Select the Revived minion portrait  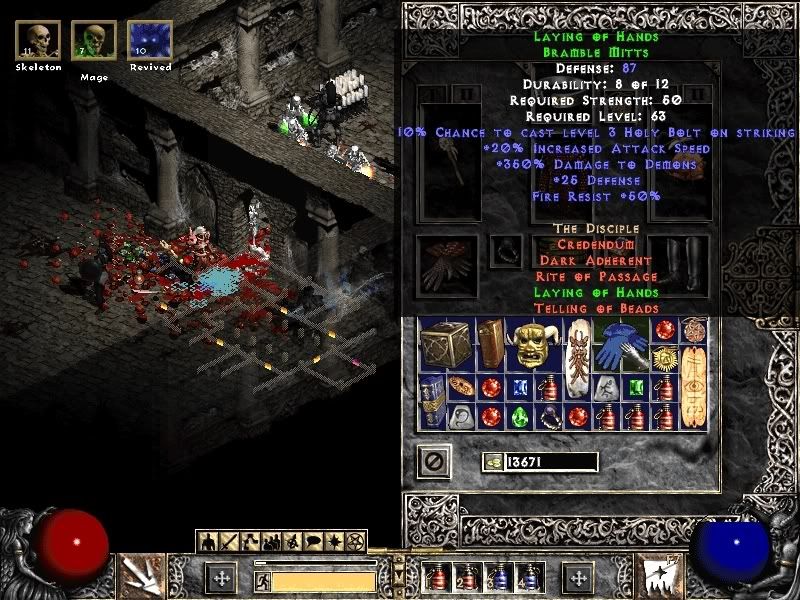[x=149, y=41]
